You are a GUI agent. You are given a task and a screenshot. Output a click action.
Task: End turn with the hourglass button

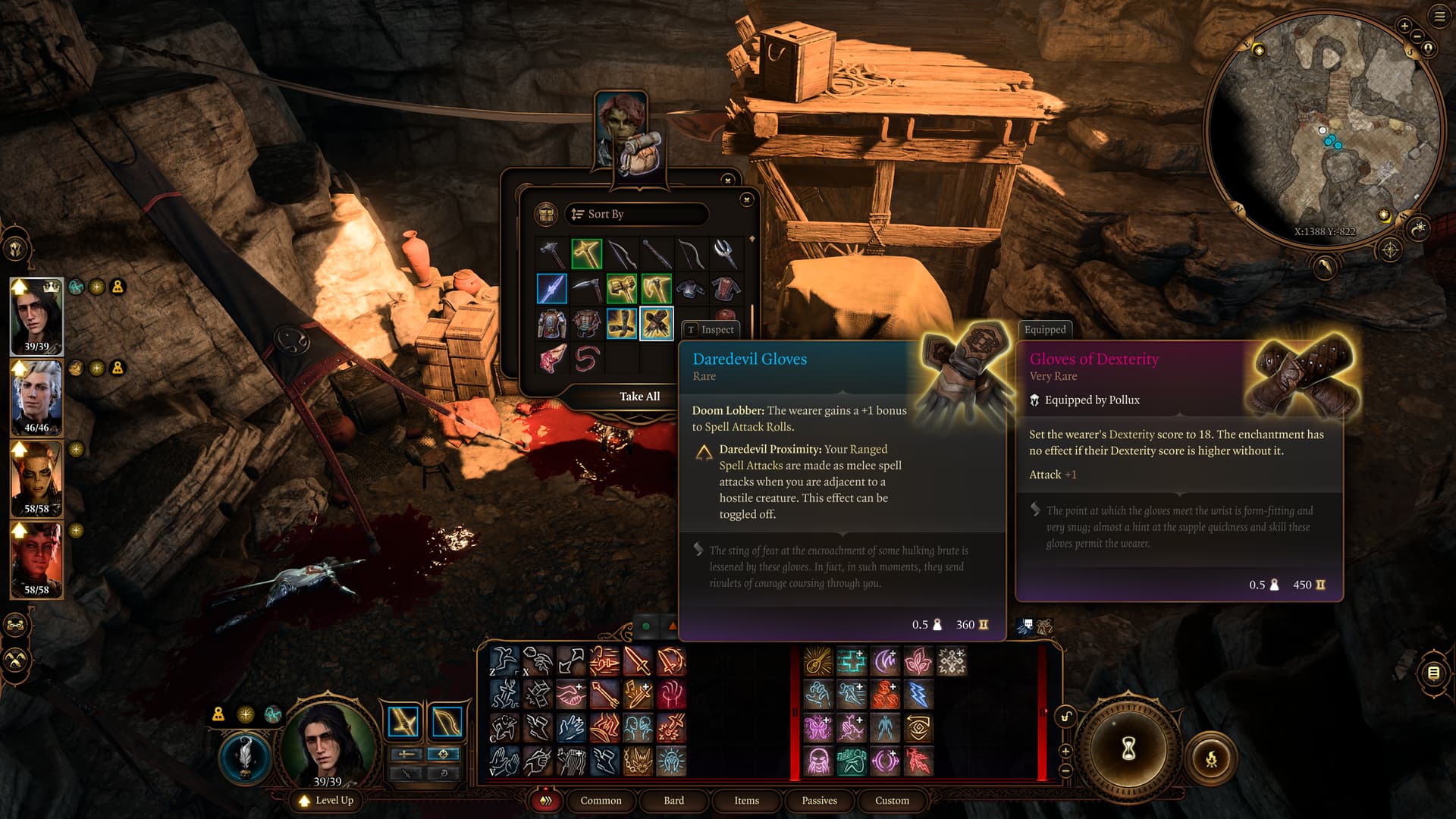(1128, 749)
